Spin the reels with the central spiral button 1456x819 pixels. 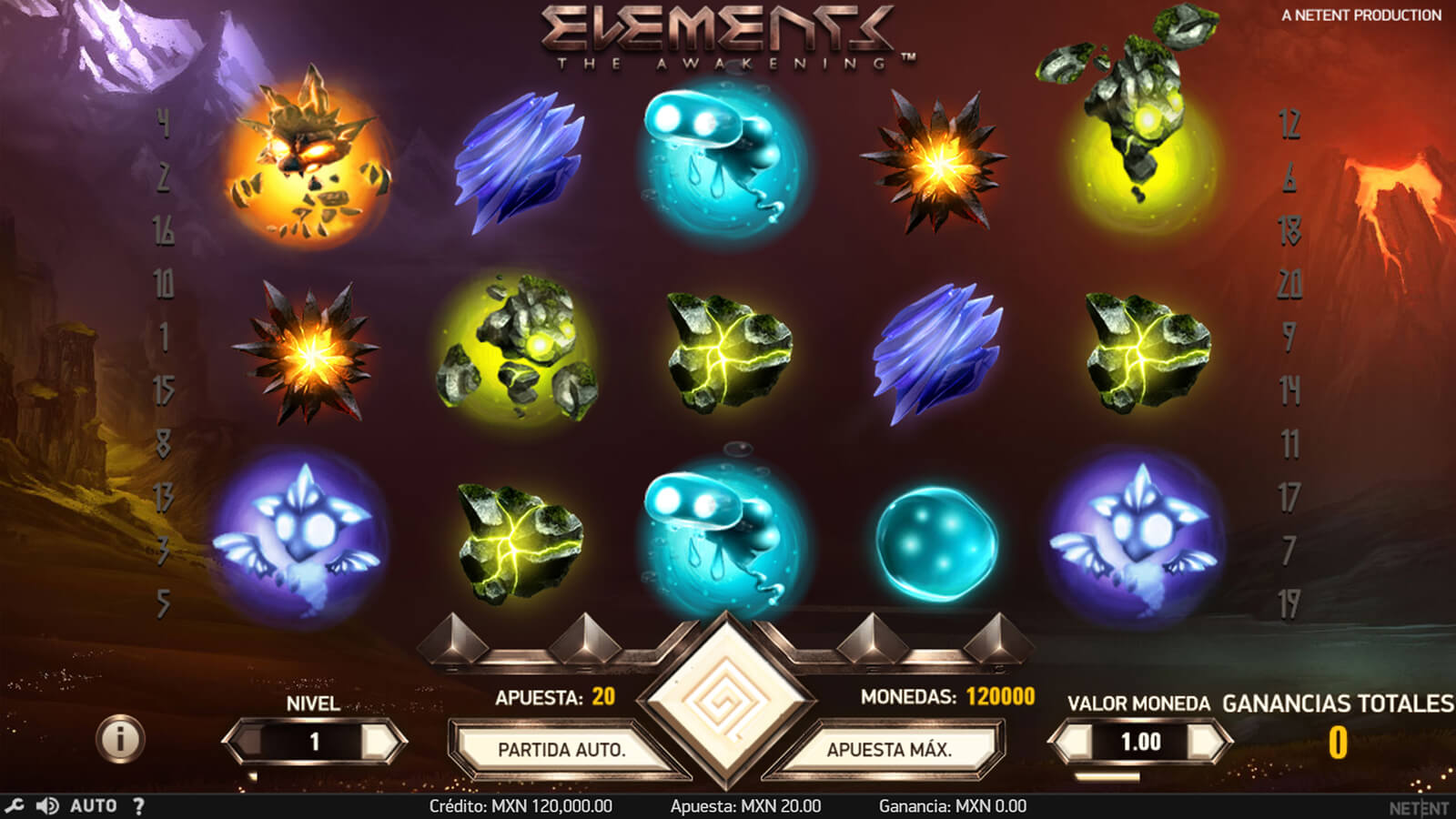click(726, 701)
